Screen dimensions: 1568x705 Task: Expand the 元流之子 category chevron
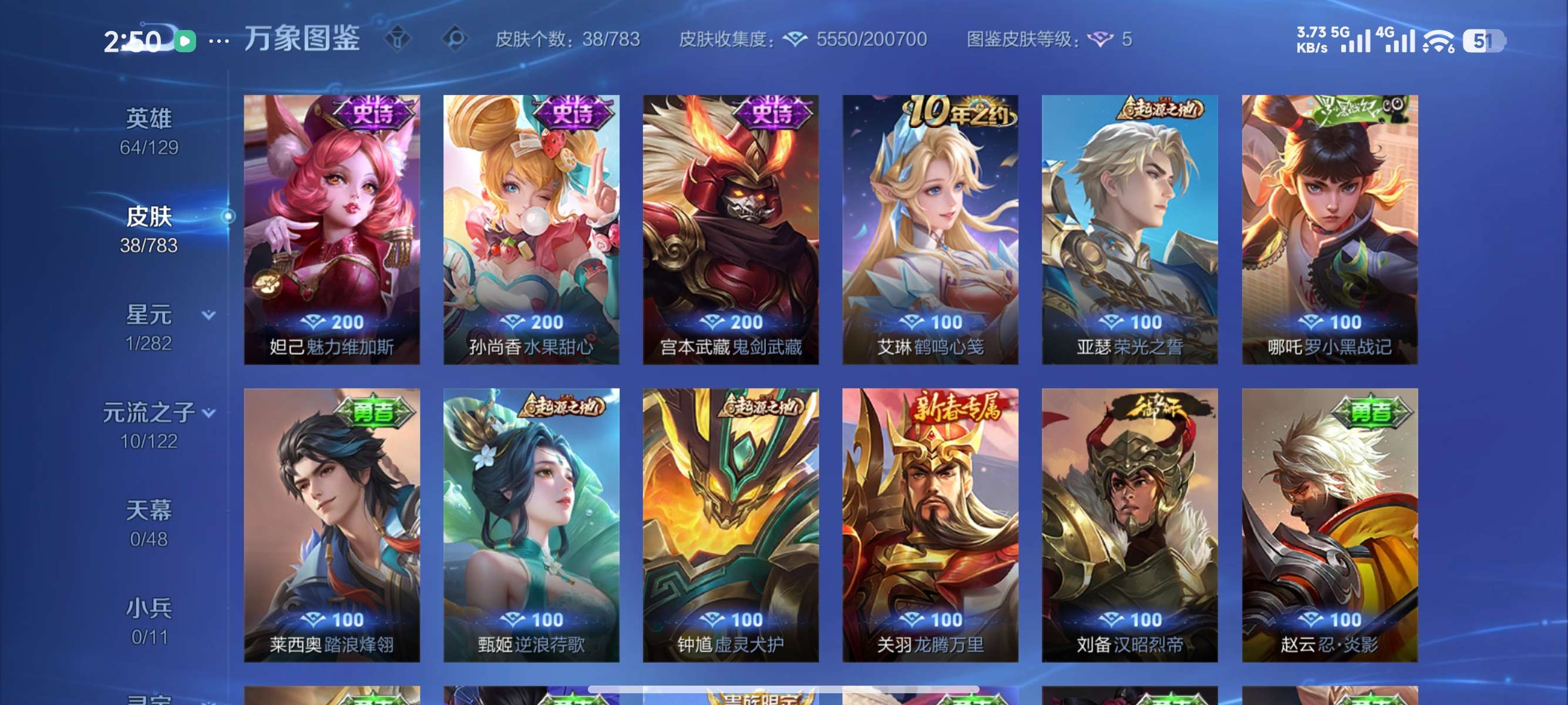tap(210, 413)
